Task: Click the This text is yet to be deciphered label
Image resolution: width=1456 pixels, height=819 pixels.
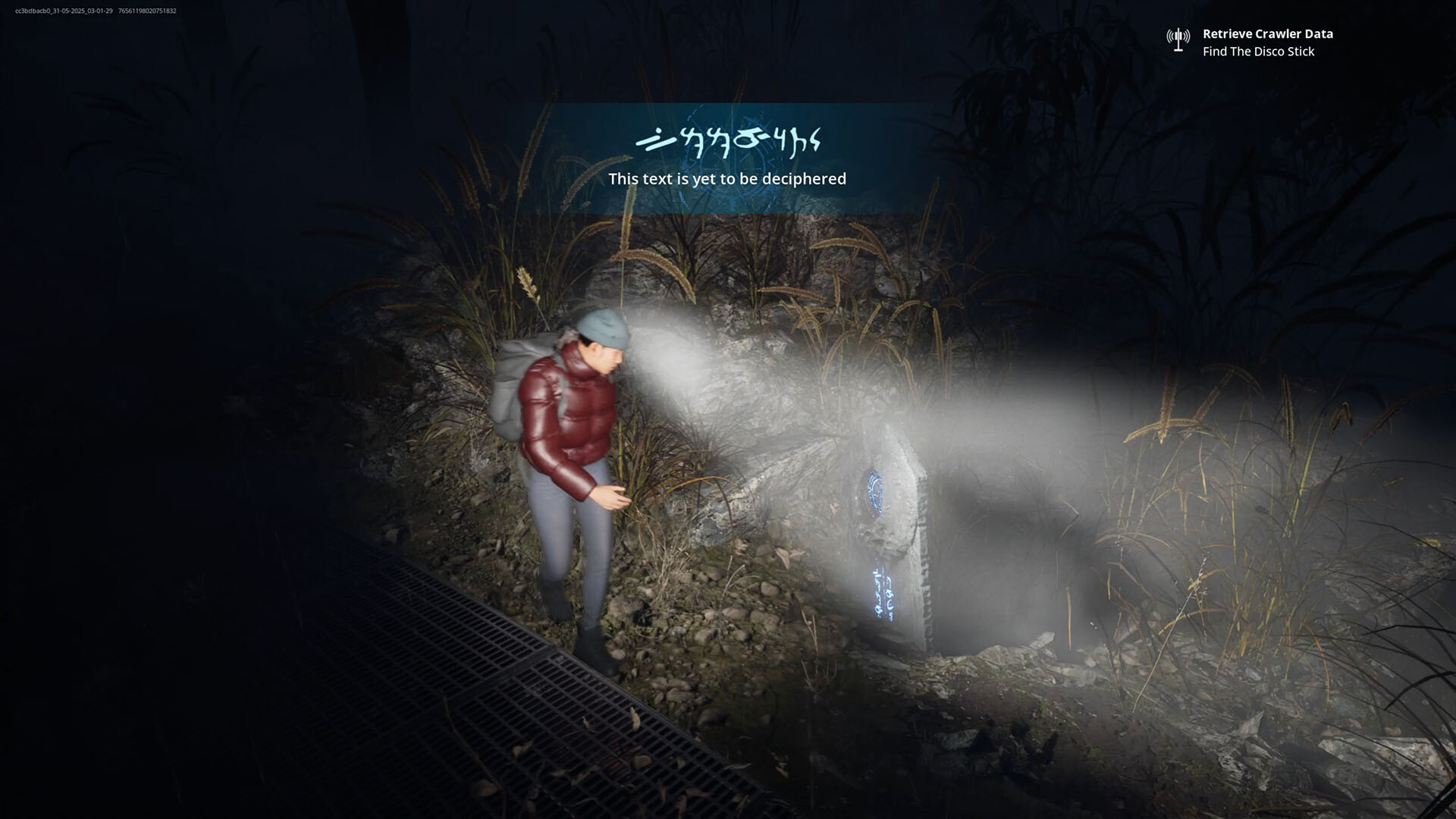Action: [x=727, y=179]
